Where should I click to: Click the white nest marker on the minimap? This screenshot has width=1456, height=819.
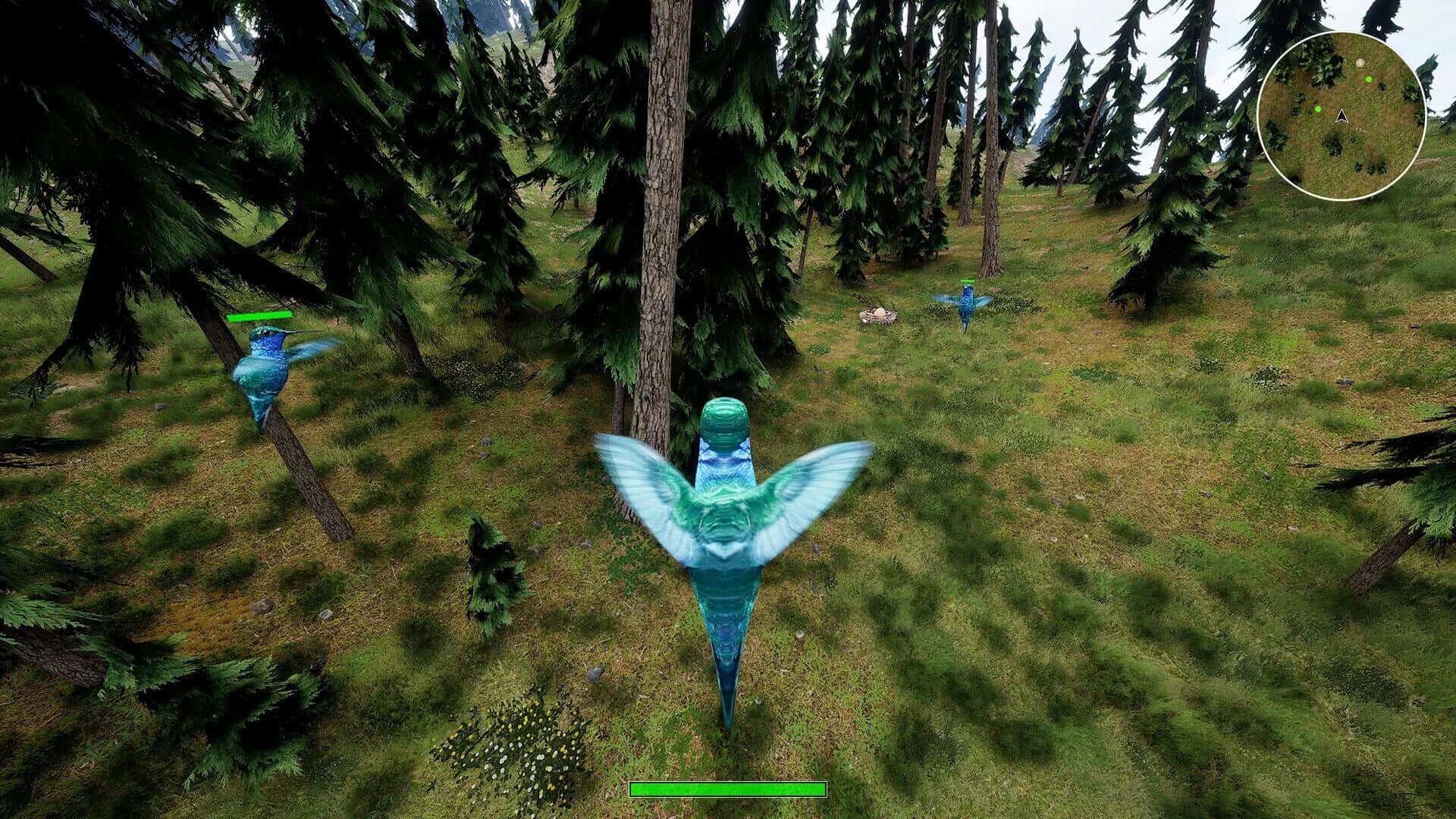click(x=1360, y=64)
